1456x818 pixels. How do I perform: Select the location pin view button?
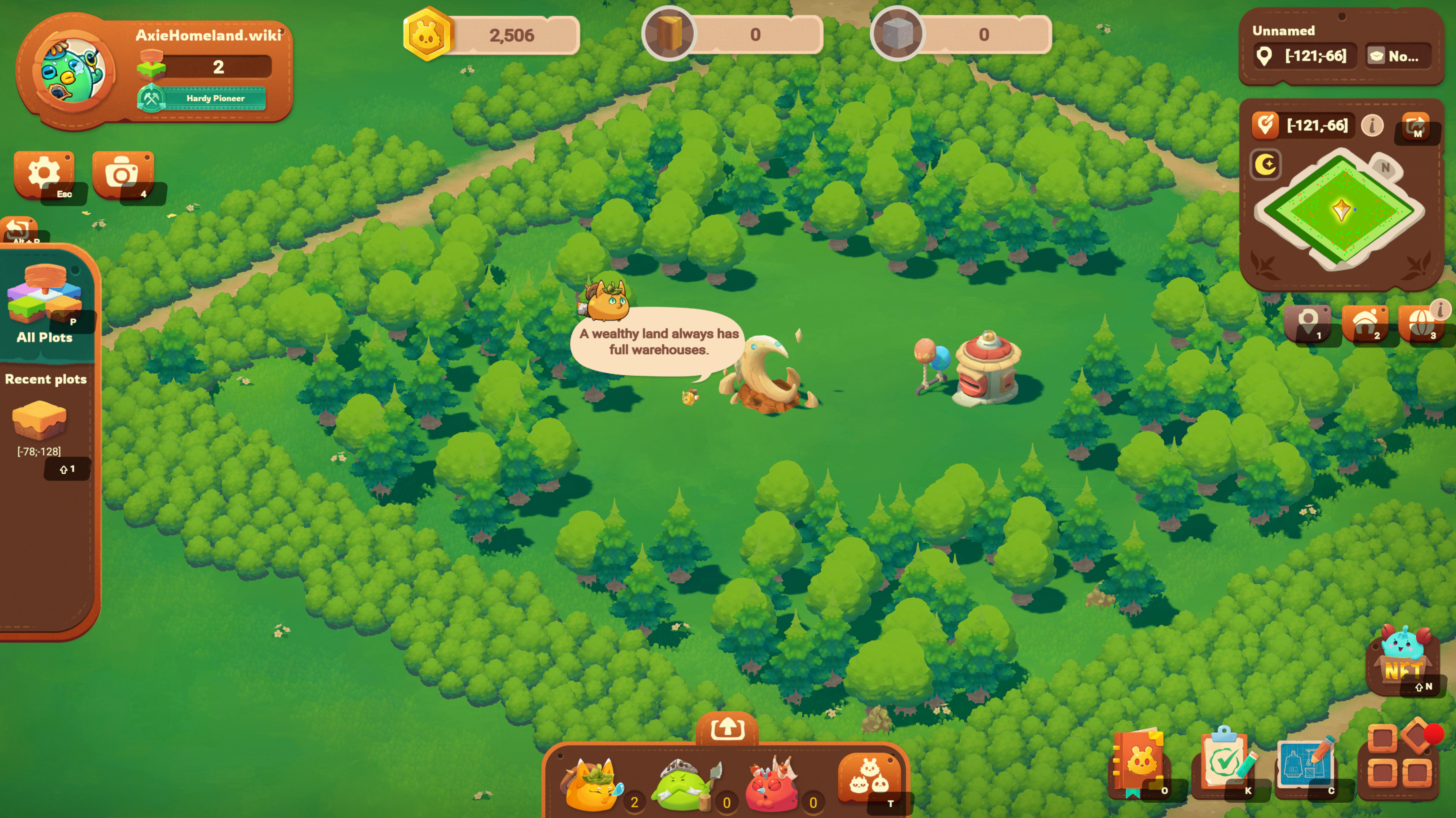[1307, 322]
